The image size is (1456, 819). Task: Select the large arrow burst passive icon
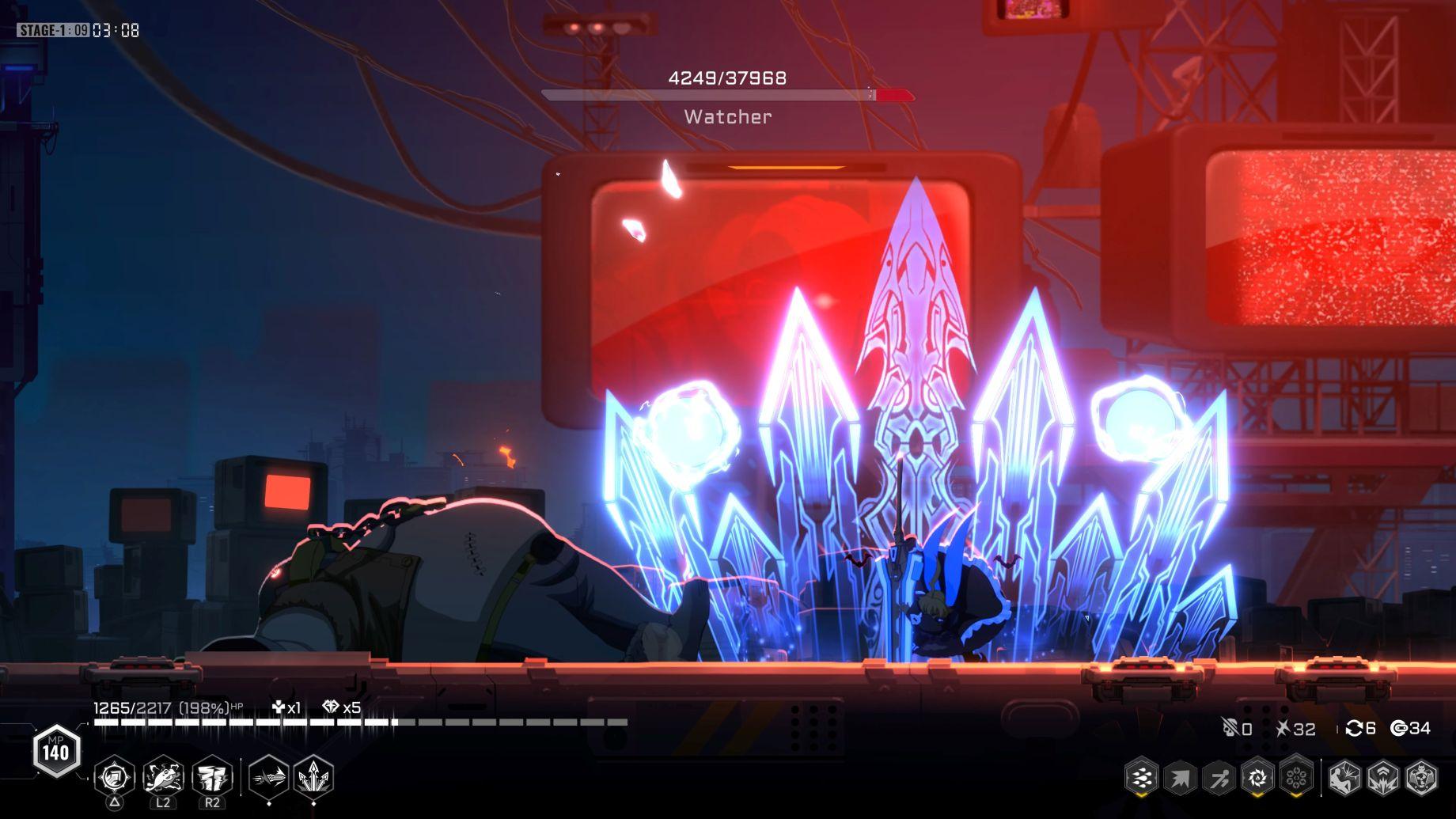pos(1181,779)
